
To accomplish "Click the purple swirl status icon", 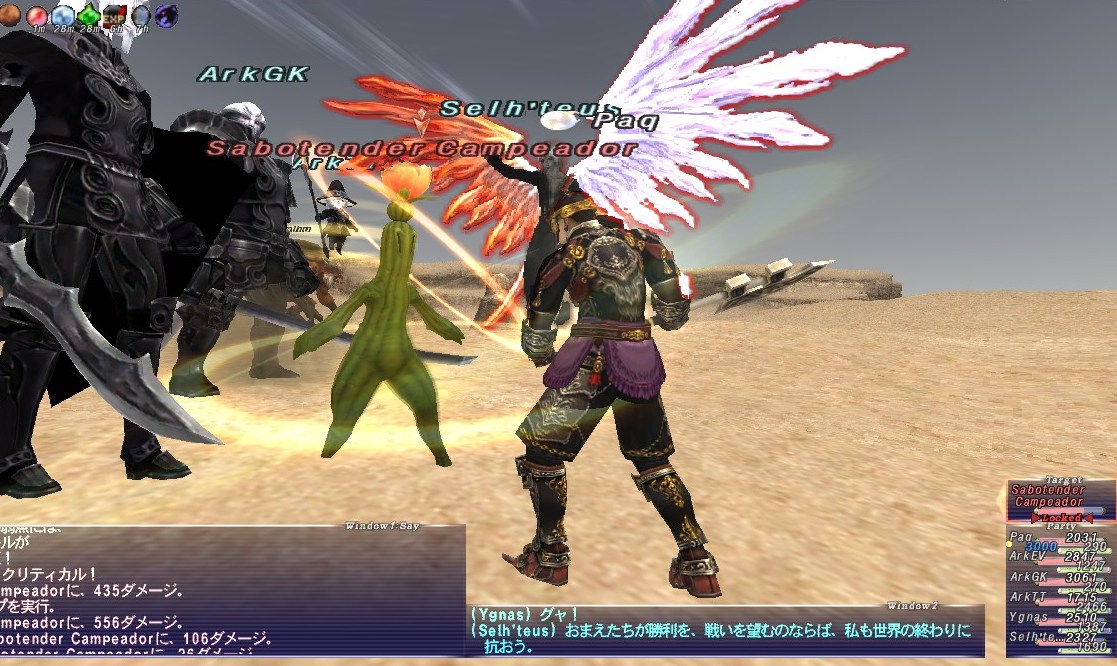I will coord(166,15).
